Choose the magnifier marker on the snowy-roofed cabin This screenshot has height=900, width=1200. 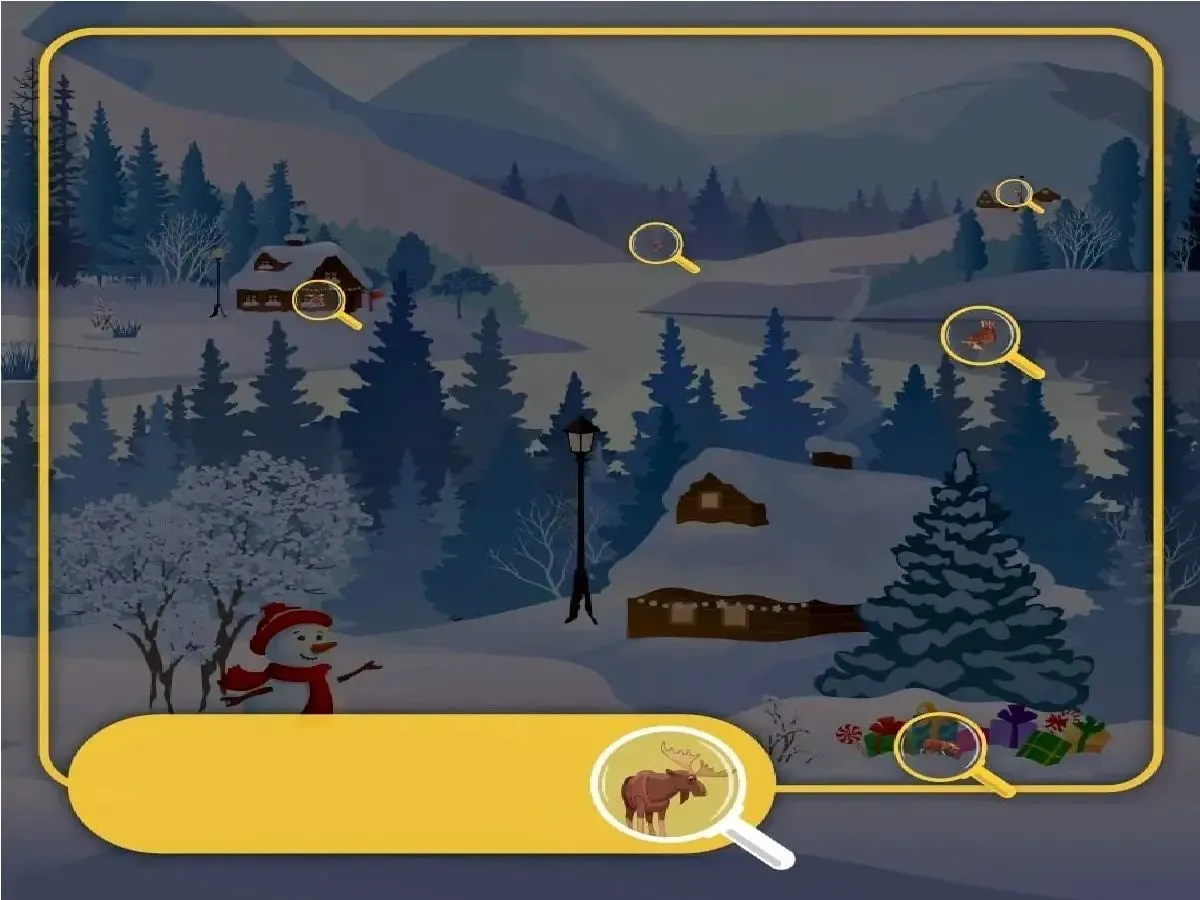coord(318,298)
